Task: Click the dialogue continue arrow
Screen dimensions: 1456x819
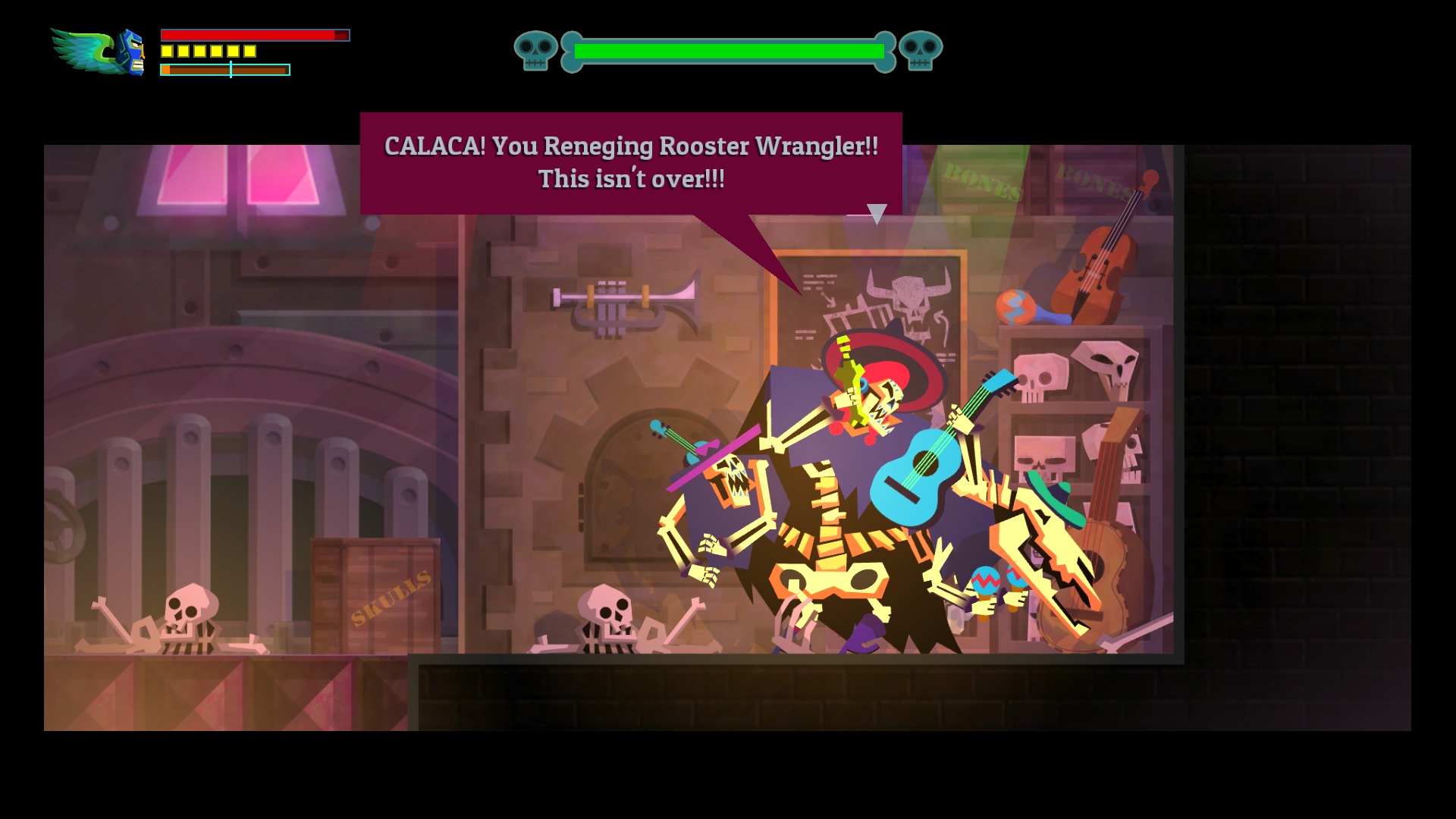Action: pyautogui.click(x=877, y=213)
